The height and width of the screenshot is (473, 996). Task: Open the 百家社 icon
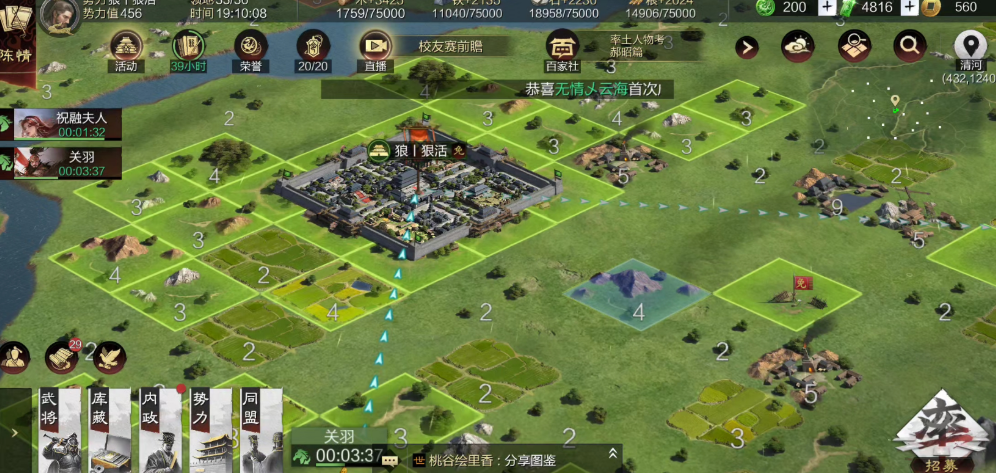click(x=562, y=47)
